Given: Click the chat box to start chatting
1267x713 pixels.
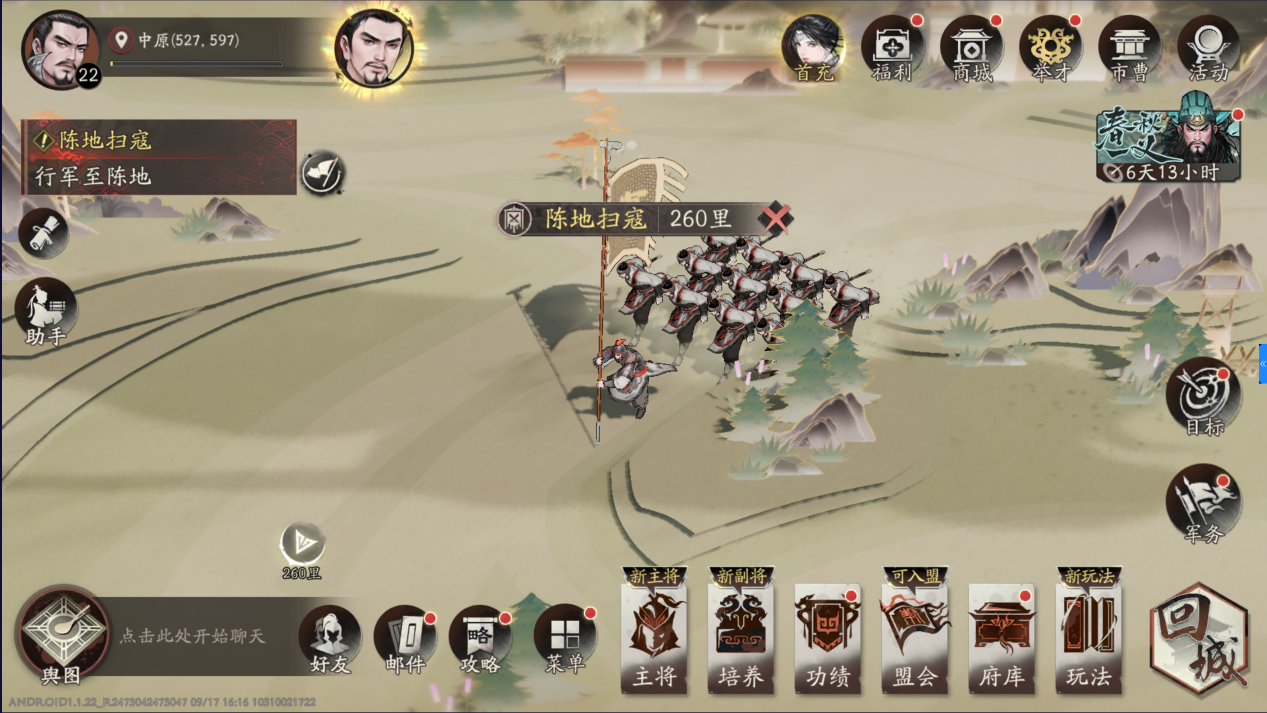Looking at the screenshot, I should click(200, 636).
